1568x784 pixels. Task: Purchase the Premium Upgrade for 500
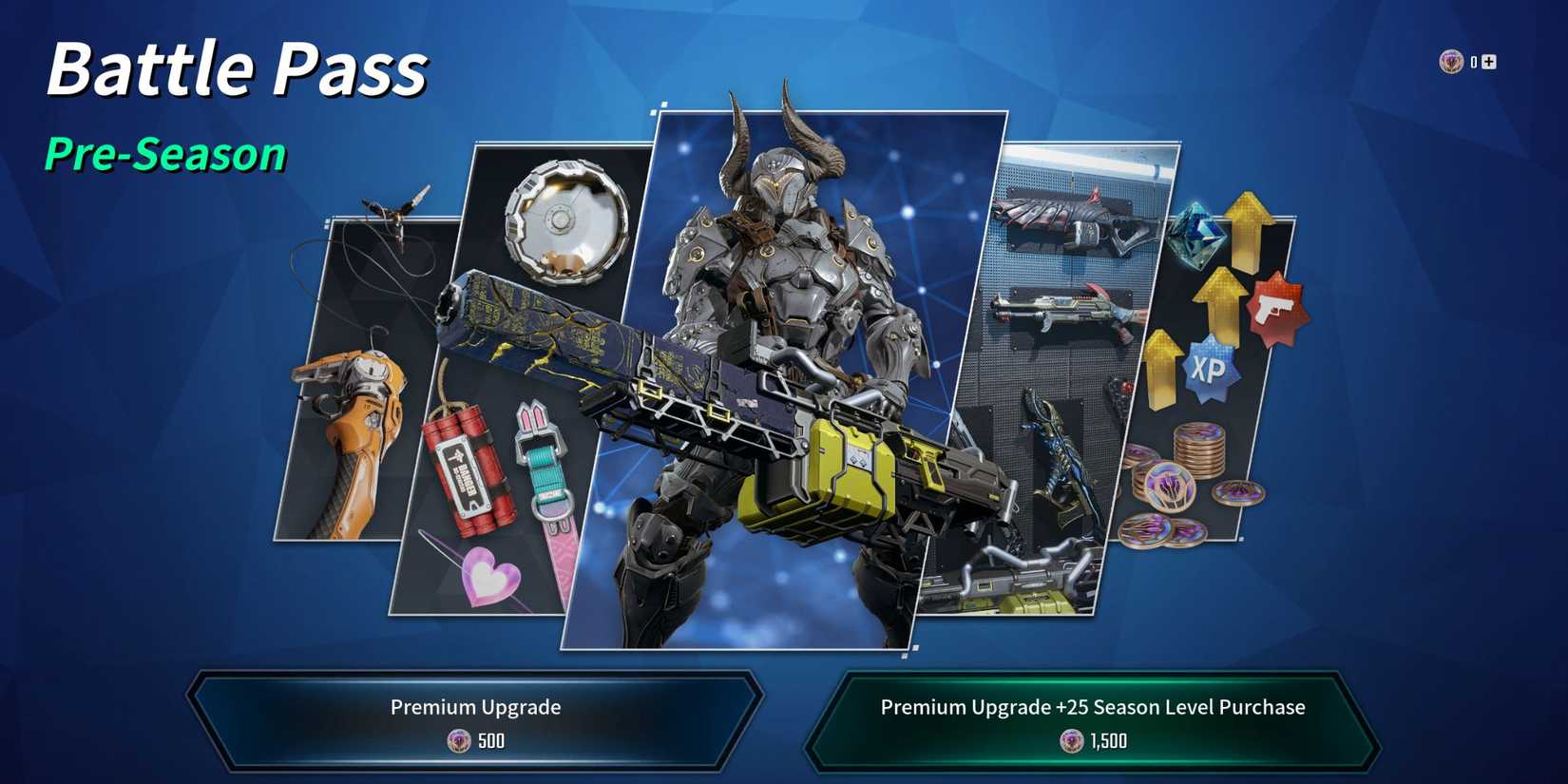pos(474,719)
